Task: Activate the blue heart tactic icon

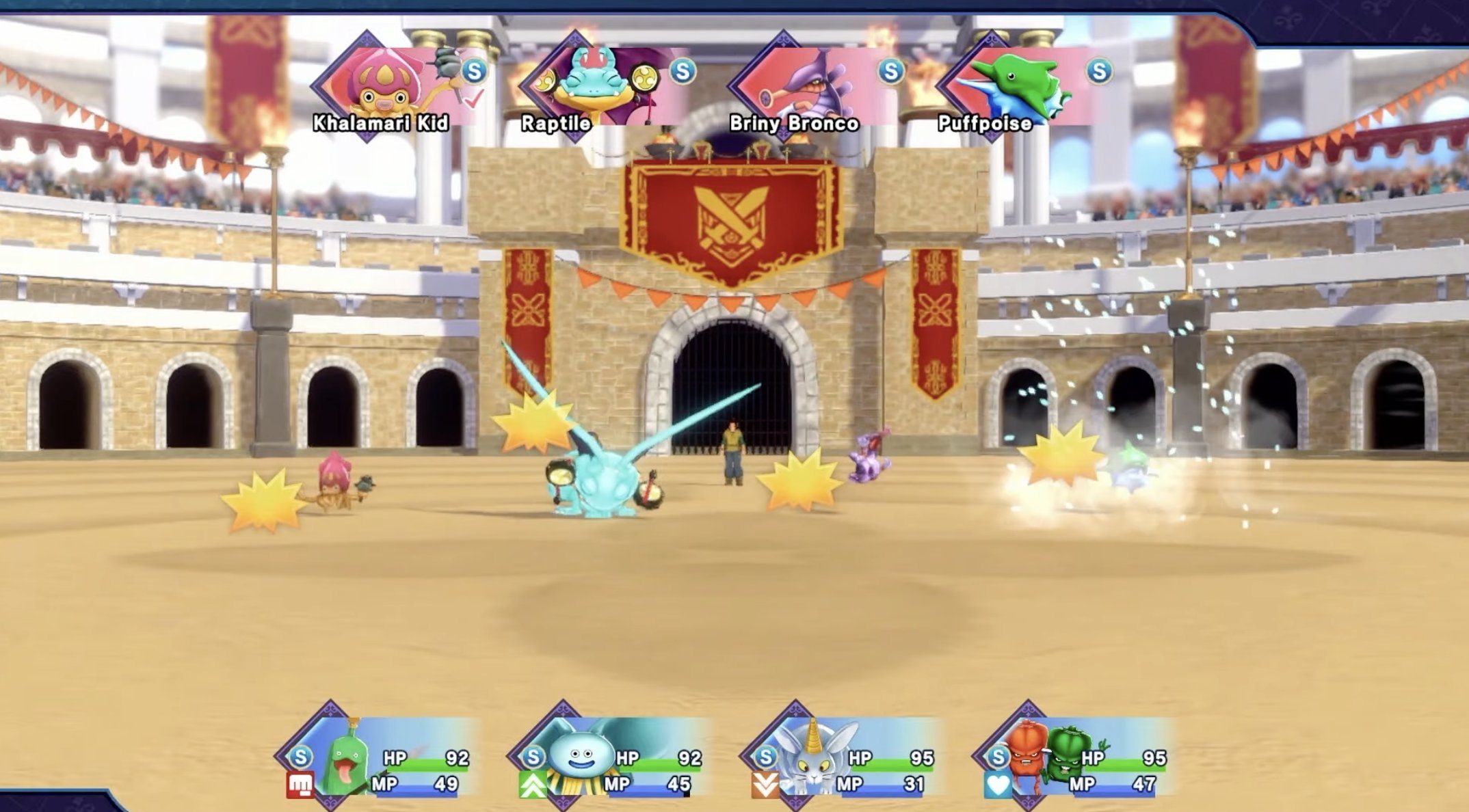Action: (x=997, y=786)
